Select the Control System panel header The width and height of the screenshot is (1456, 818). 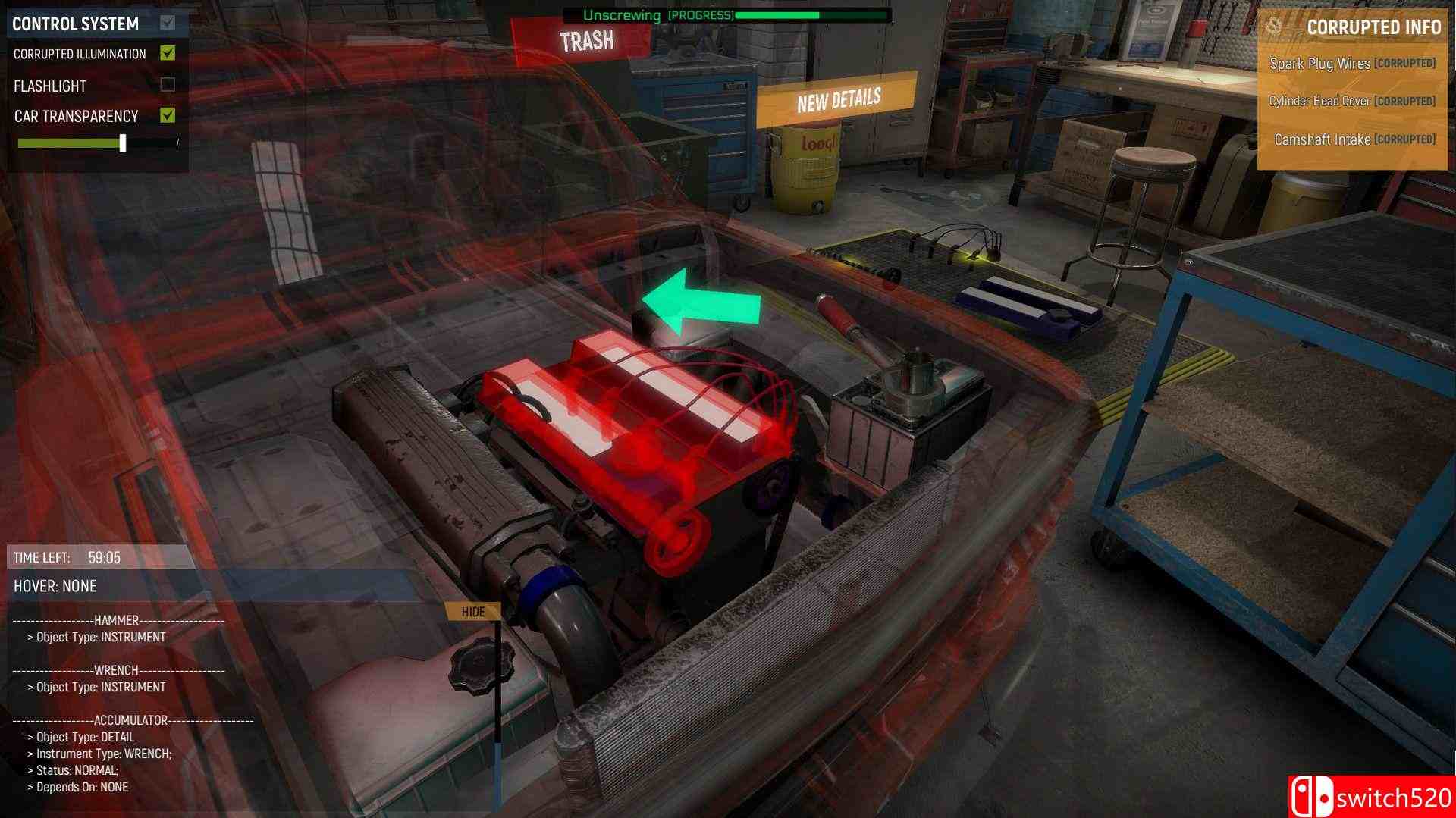tap(74, 23)
